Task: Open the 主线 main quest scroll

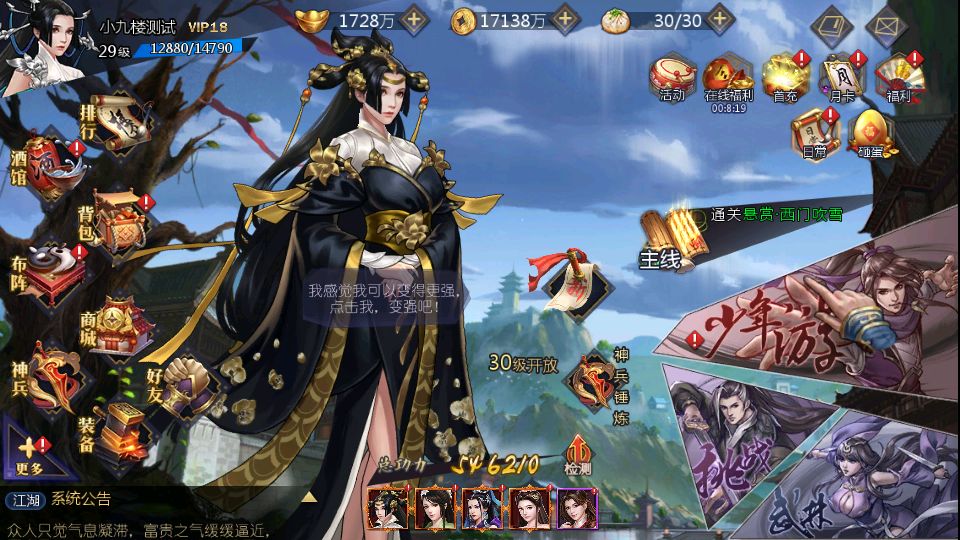Action: click(x=672, y=240)
